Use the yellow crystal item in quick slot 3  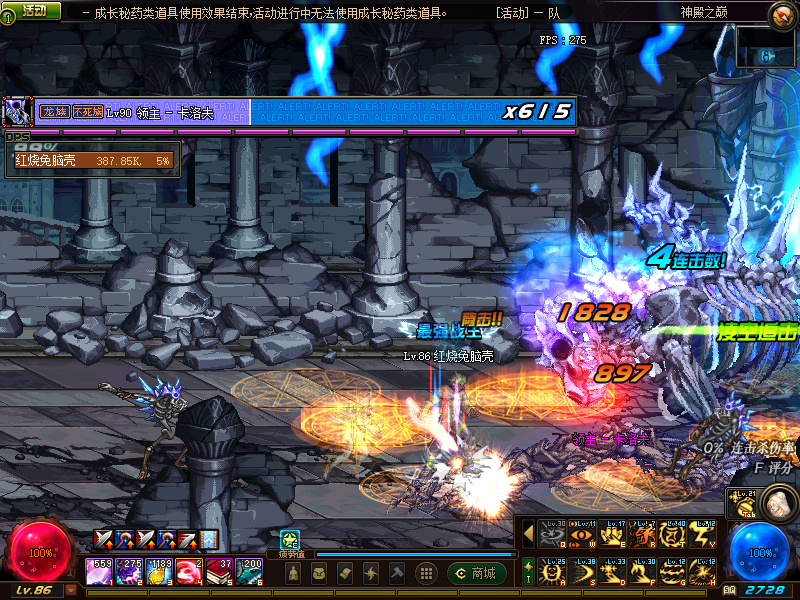tap(159, 571)
